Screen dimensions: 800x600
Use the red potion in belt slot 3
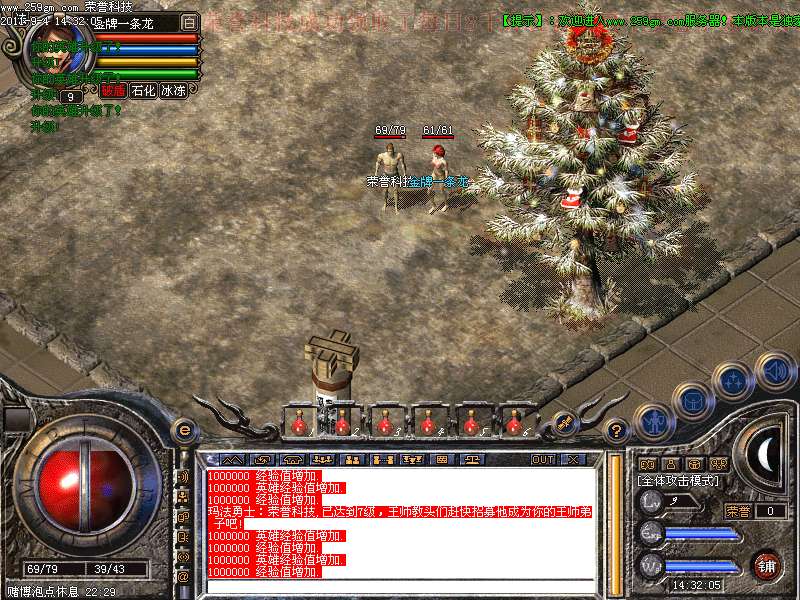(x=385, y=424)
